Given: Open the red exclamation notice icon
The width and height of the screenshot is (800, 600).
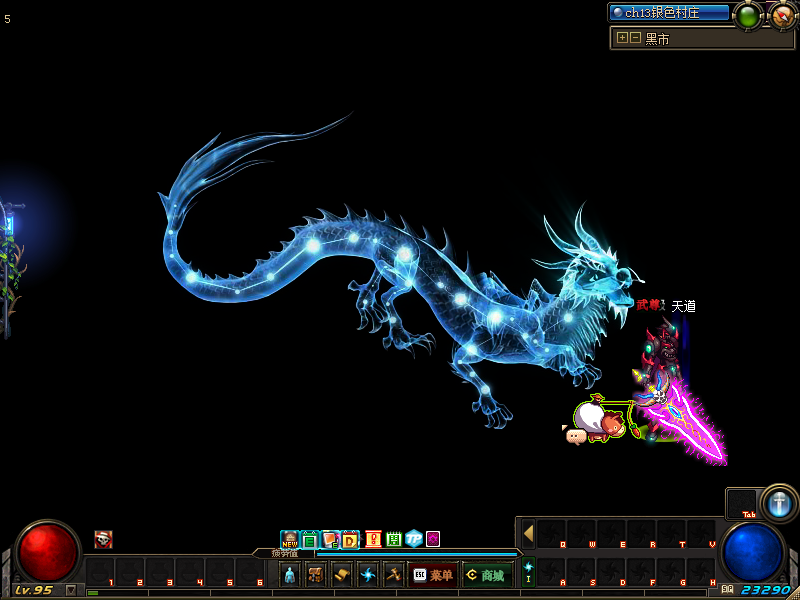Looking at the screenshot, I should pyautogui.click(x=373, y=540).
